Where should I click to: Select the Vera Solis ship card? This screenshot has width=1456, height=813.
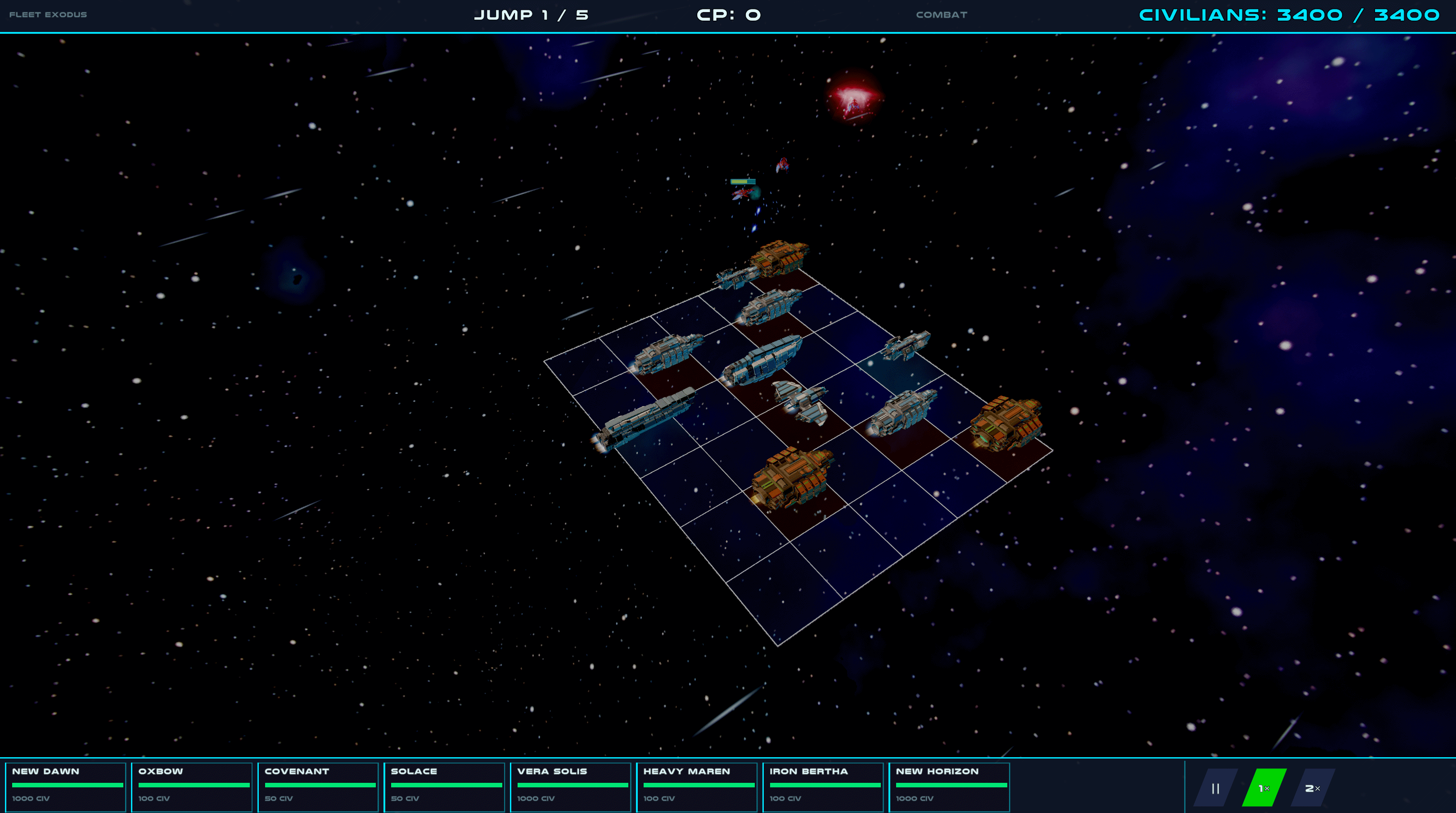[x=571, y=786]
